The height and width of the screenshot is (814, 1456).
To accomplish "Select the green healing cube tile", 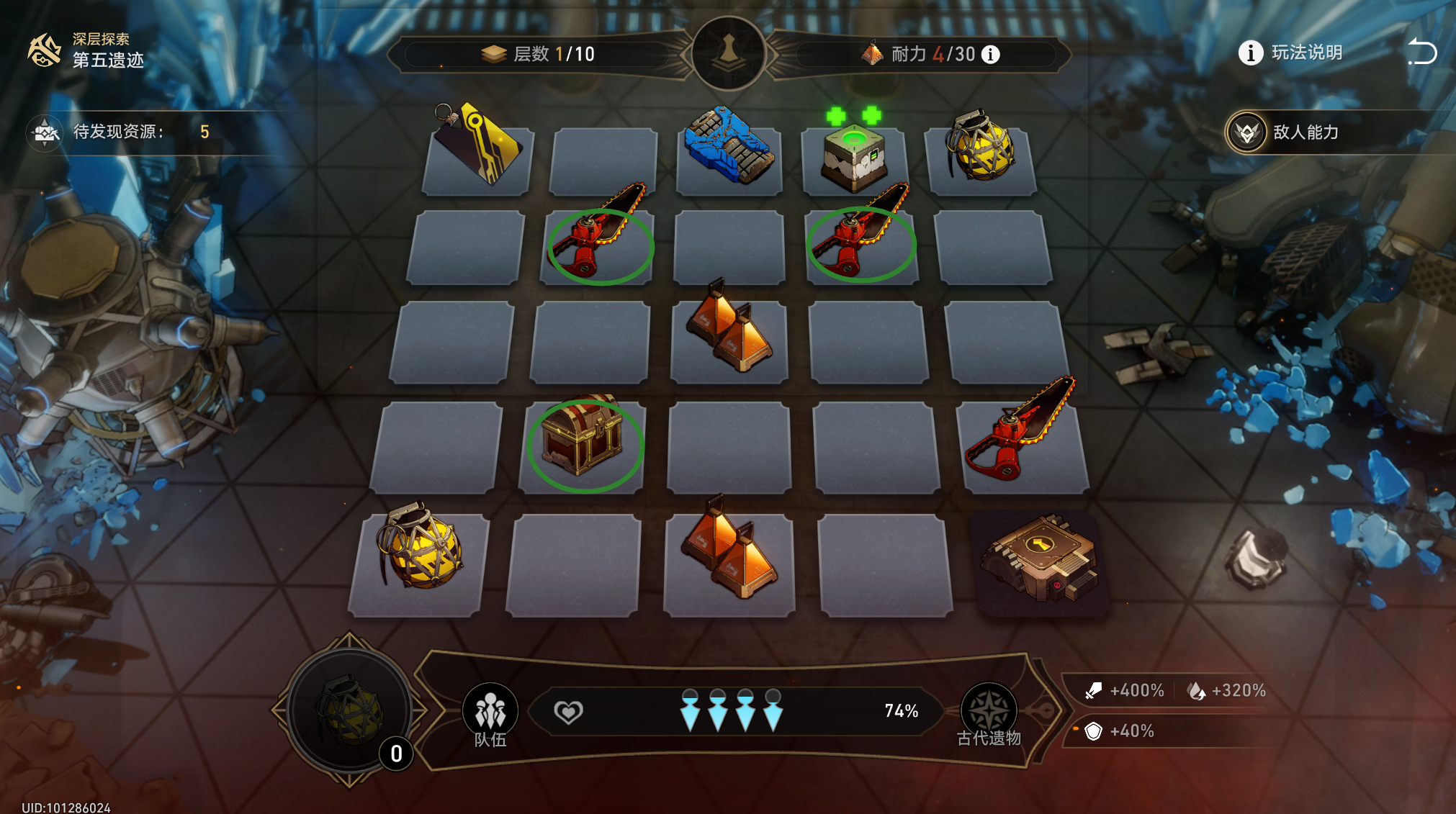I will pyautogui.click(x=855, y=157).
